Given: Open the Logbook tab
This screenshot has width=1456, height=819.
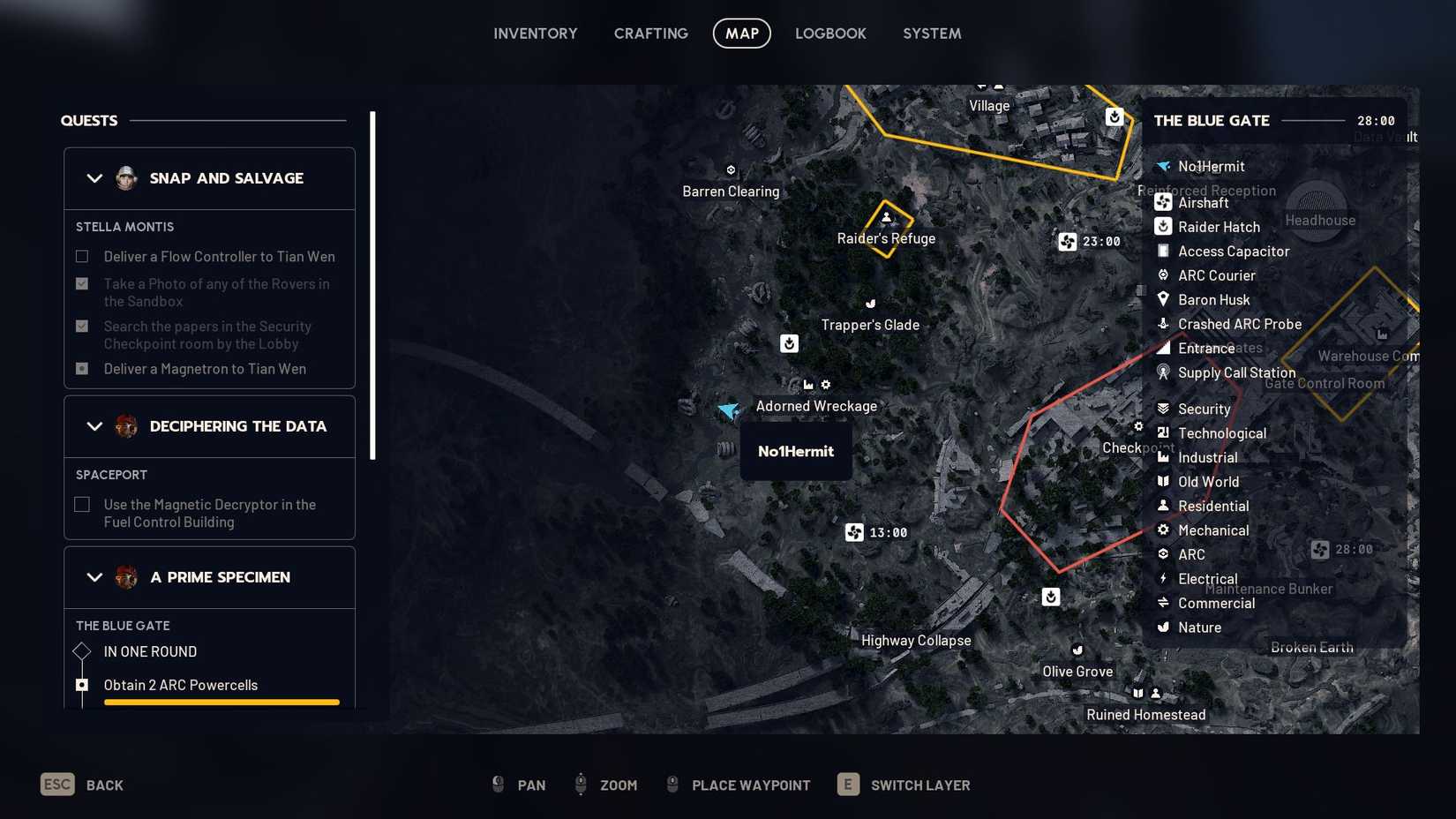Looking at the screenshot, I should pyautogui.click(x=829, y=33).
